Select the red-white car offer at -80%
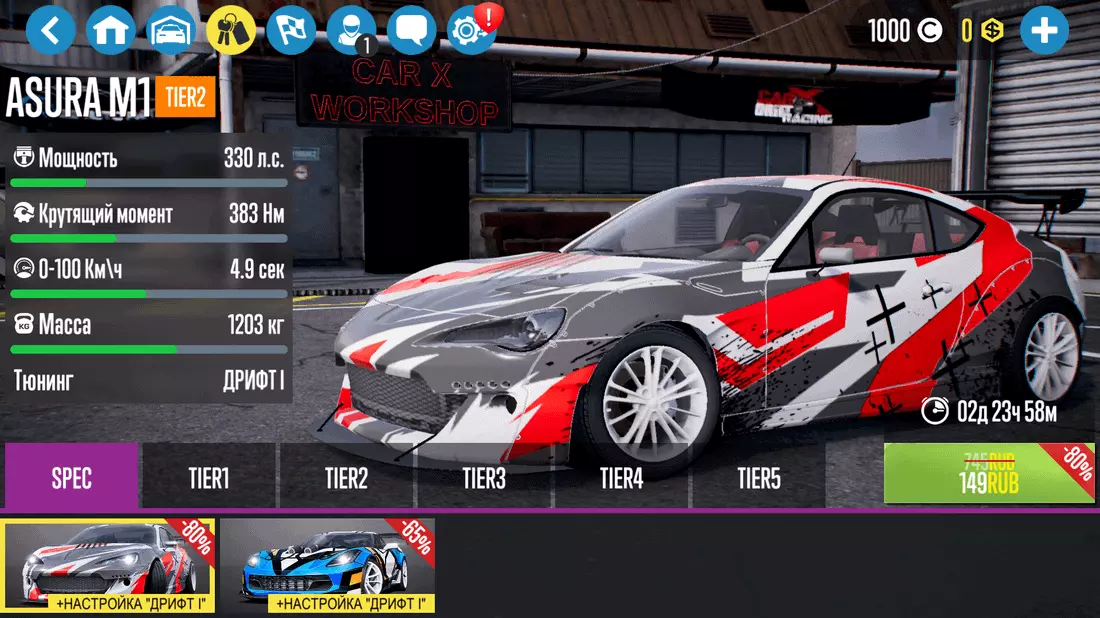The height and width of the screenshot is (618, 1100). pyautogui.click(x=109, y=566)
